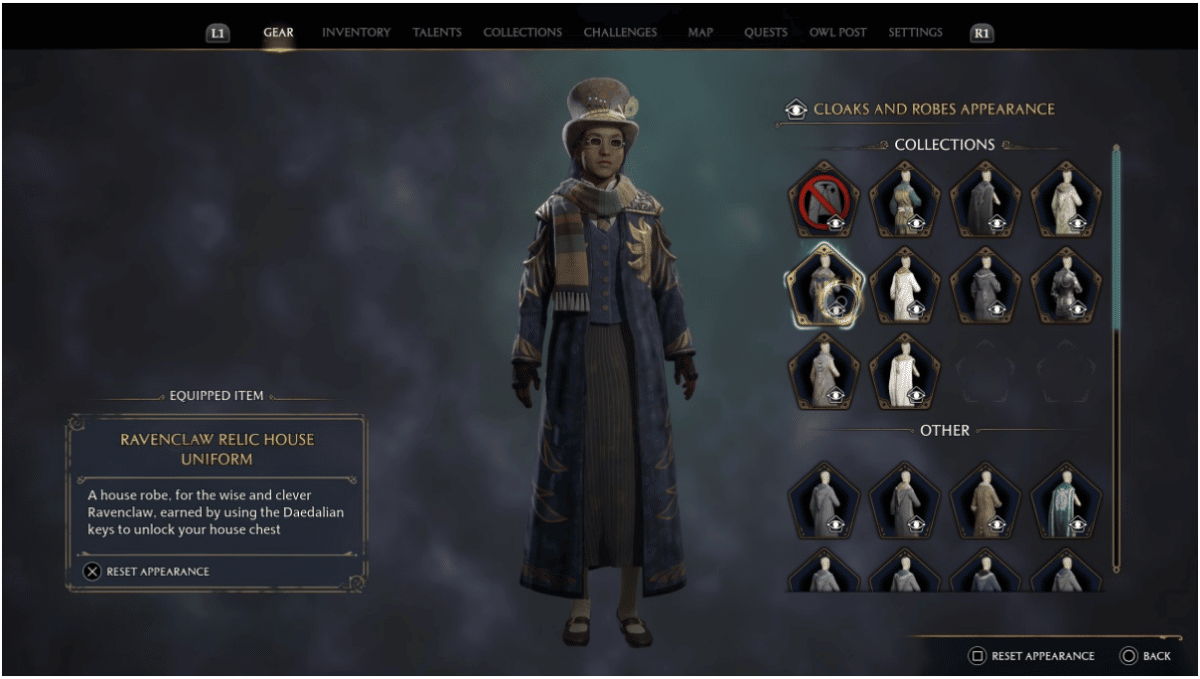The image size is (1200, 679).
Task: Show the Challenges tab
Action: point(620,33)
